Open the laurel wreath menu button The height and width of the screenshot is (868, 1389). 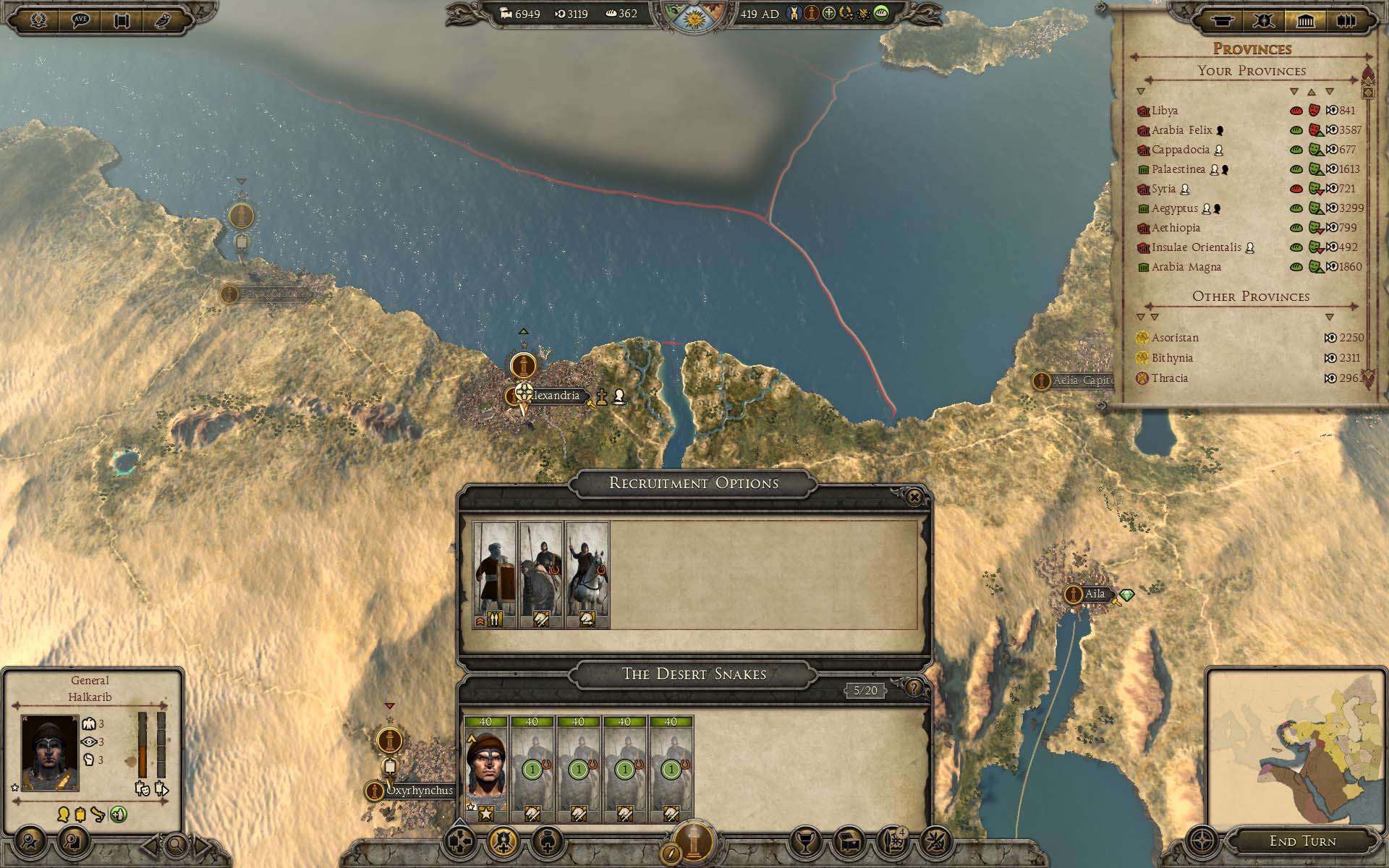(x=39, y=20)
